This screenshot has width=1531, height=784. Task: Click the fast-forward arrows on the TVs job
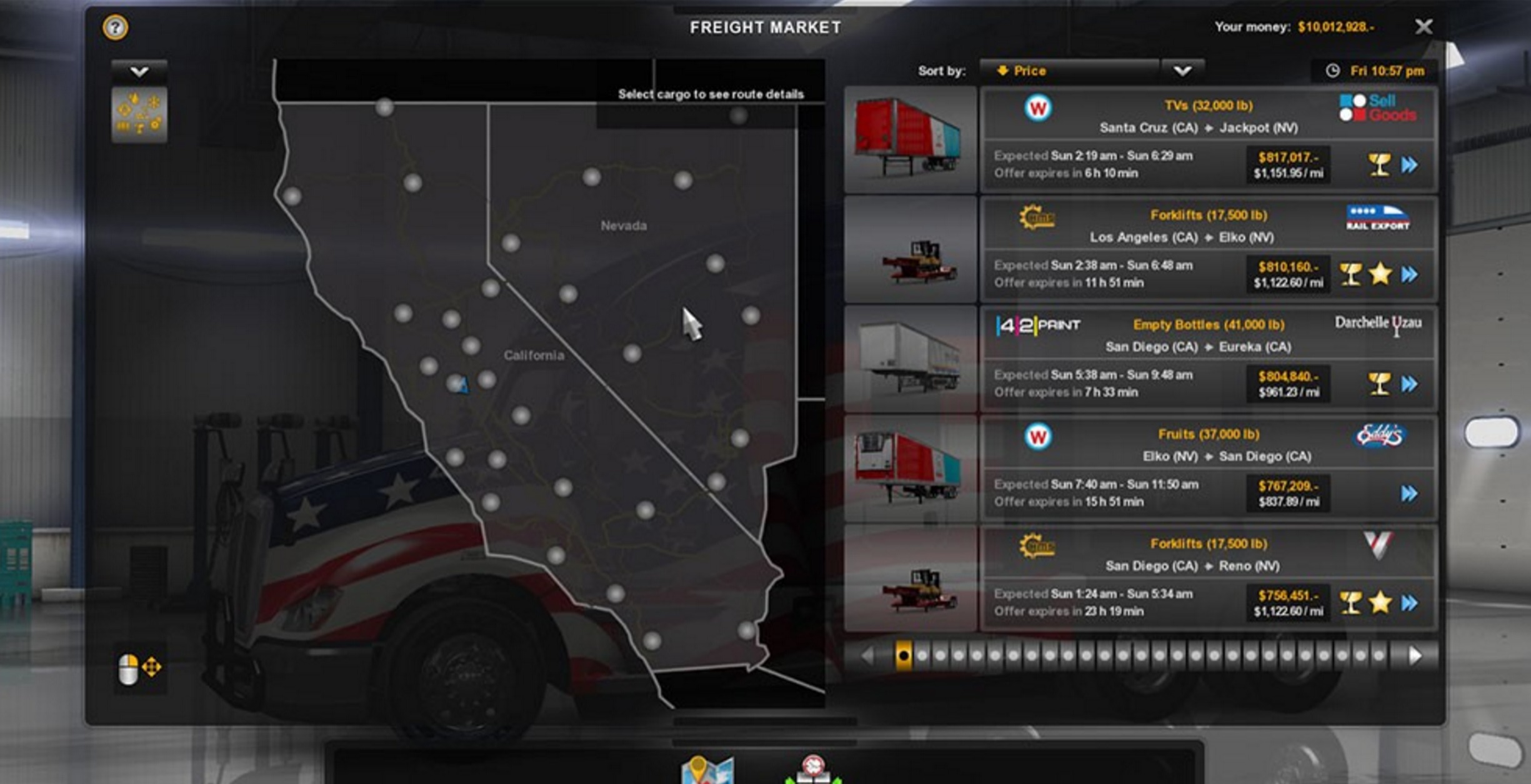(x=1410, y=165)
